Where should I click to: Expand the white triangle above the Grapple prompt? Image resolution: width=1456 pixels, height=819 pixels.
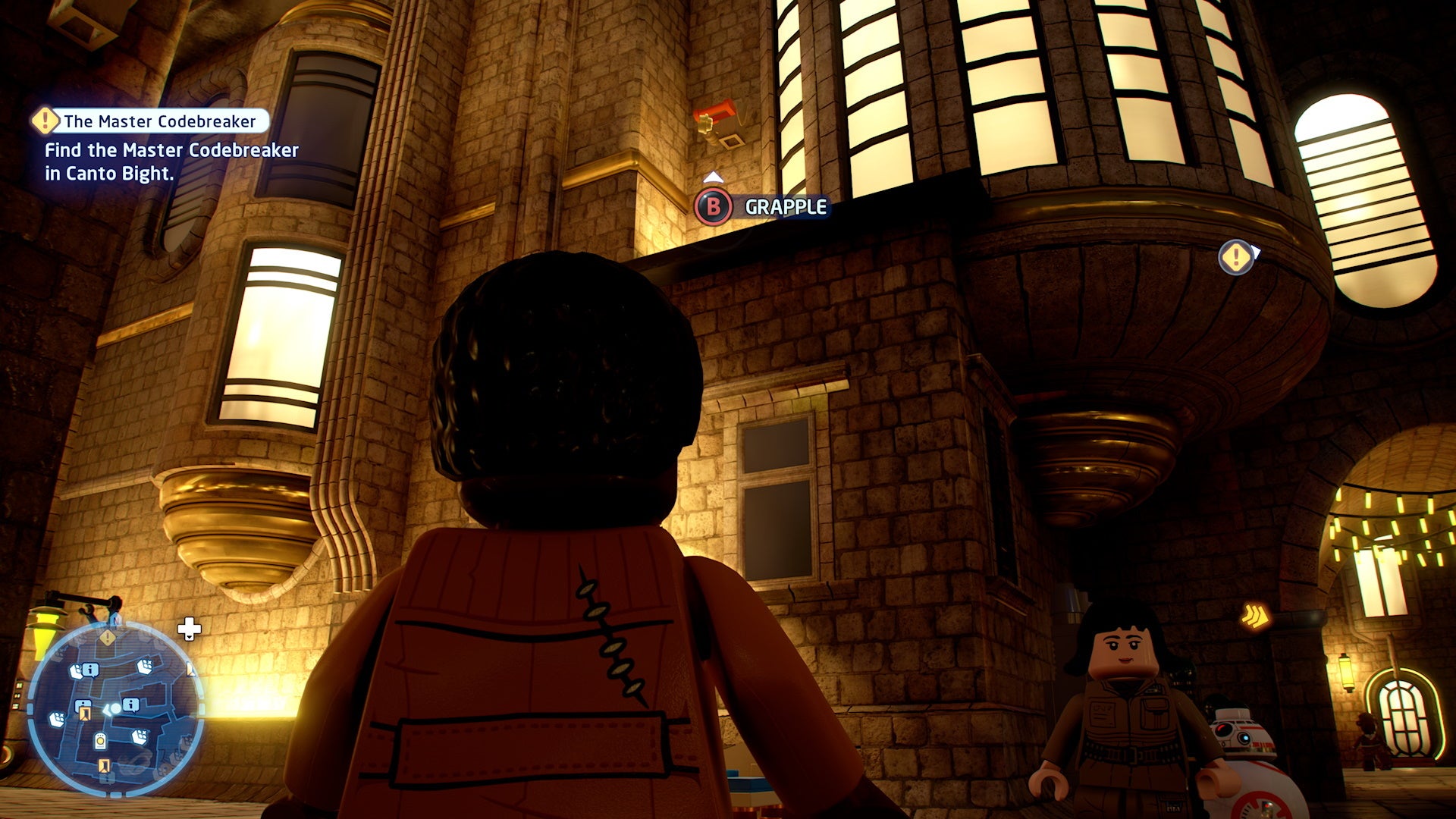(x=712, y=177)
